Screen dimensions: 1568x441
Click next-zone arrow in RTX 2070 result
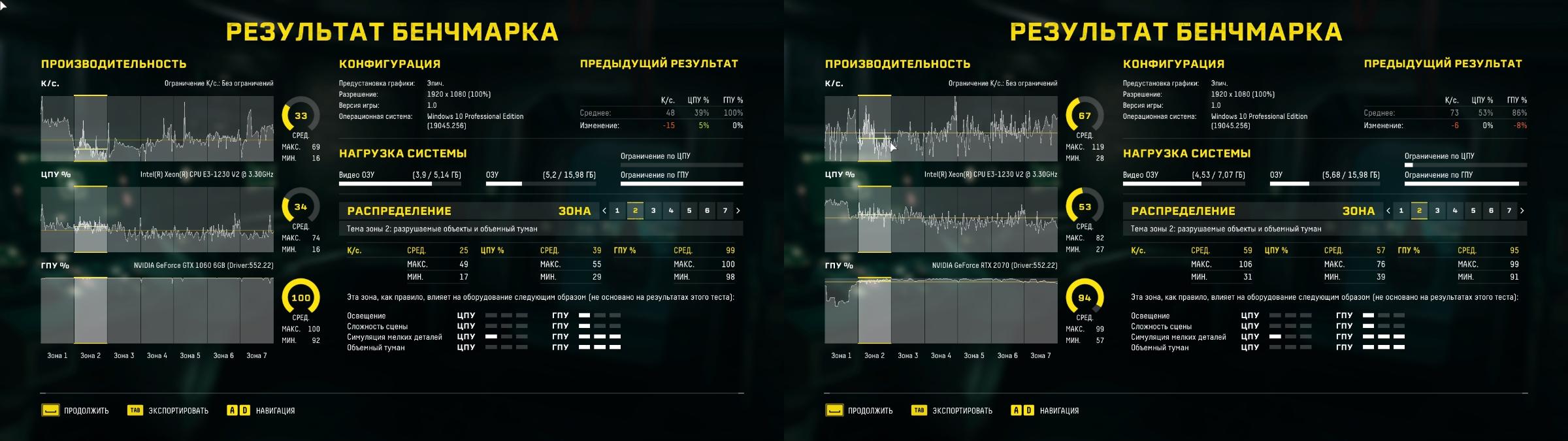(1522, 210)
